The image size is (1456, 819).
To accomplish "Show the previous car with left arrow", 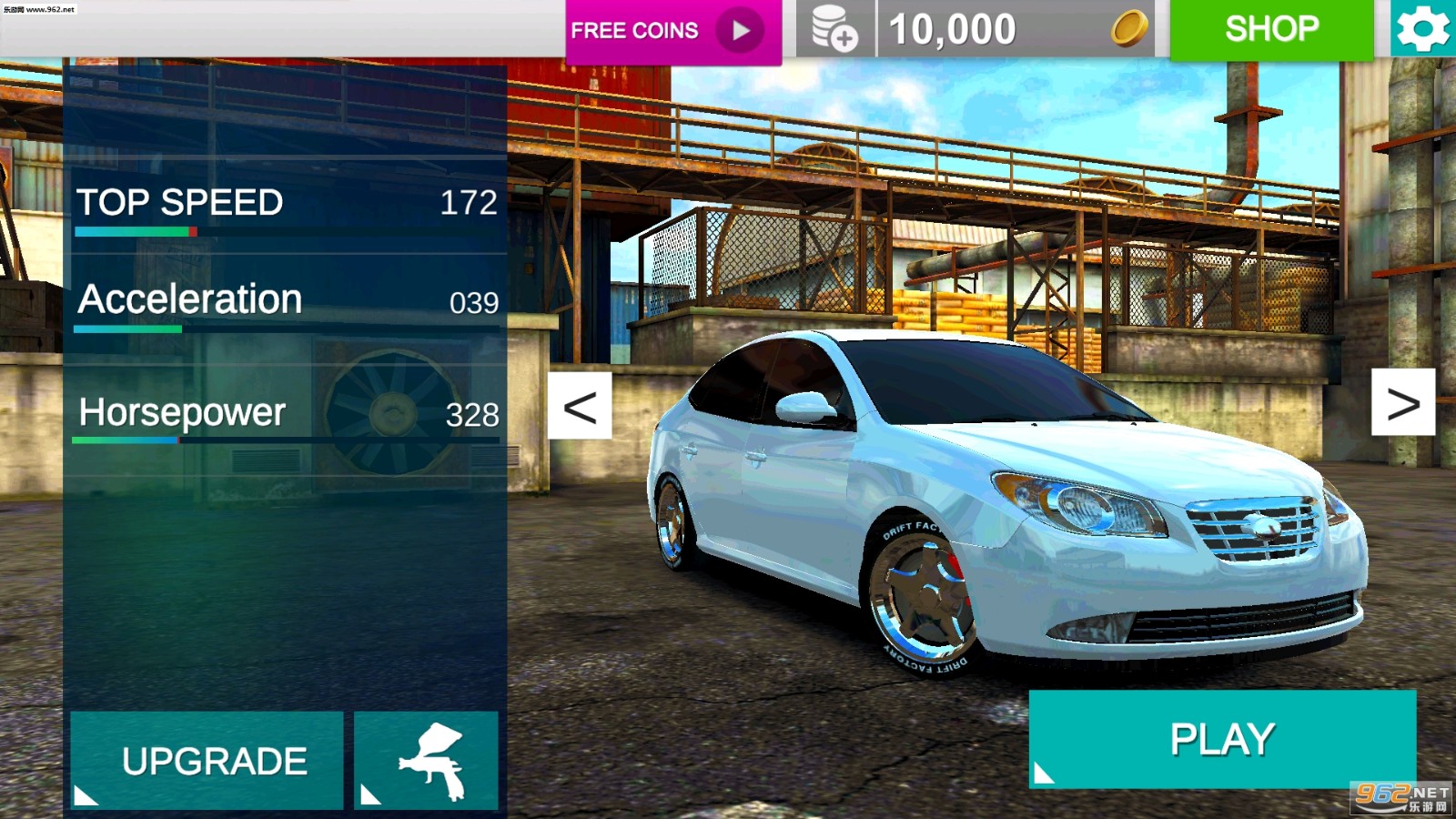I will (x=580, y=406).
